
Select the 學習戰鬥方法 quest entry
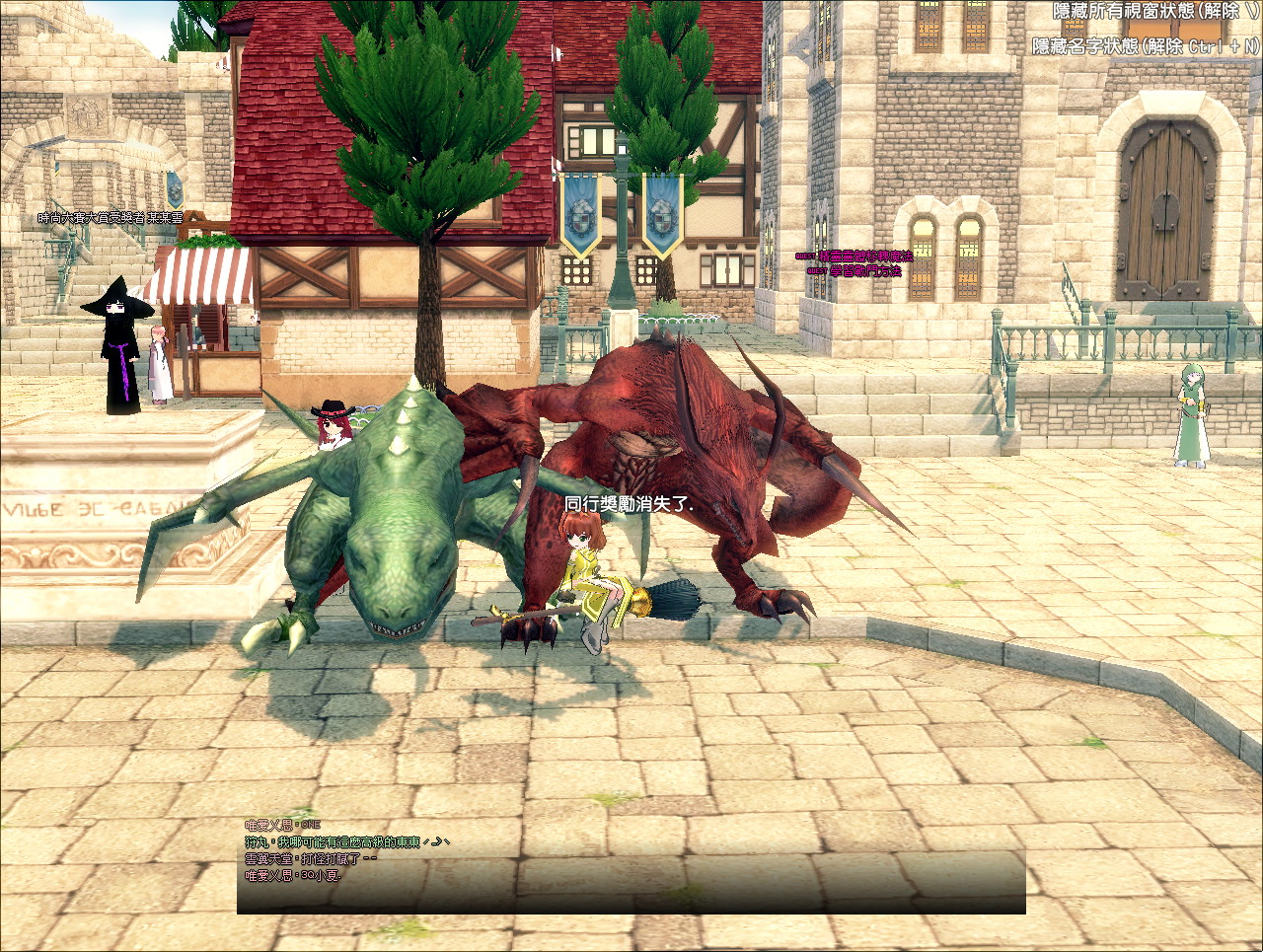tap(864, 270)
